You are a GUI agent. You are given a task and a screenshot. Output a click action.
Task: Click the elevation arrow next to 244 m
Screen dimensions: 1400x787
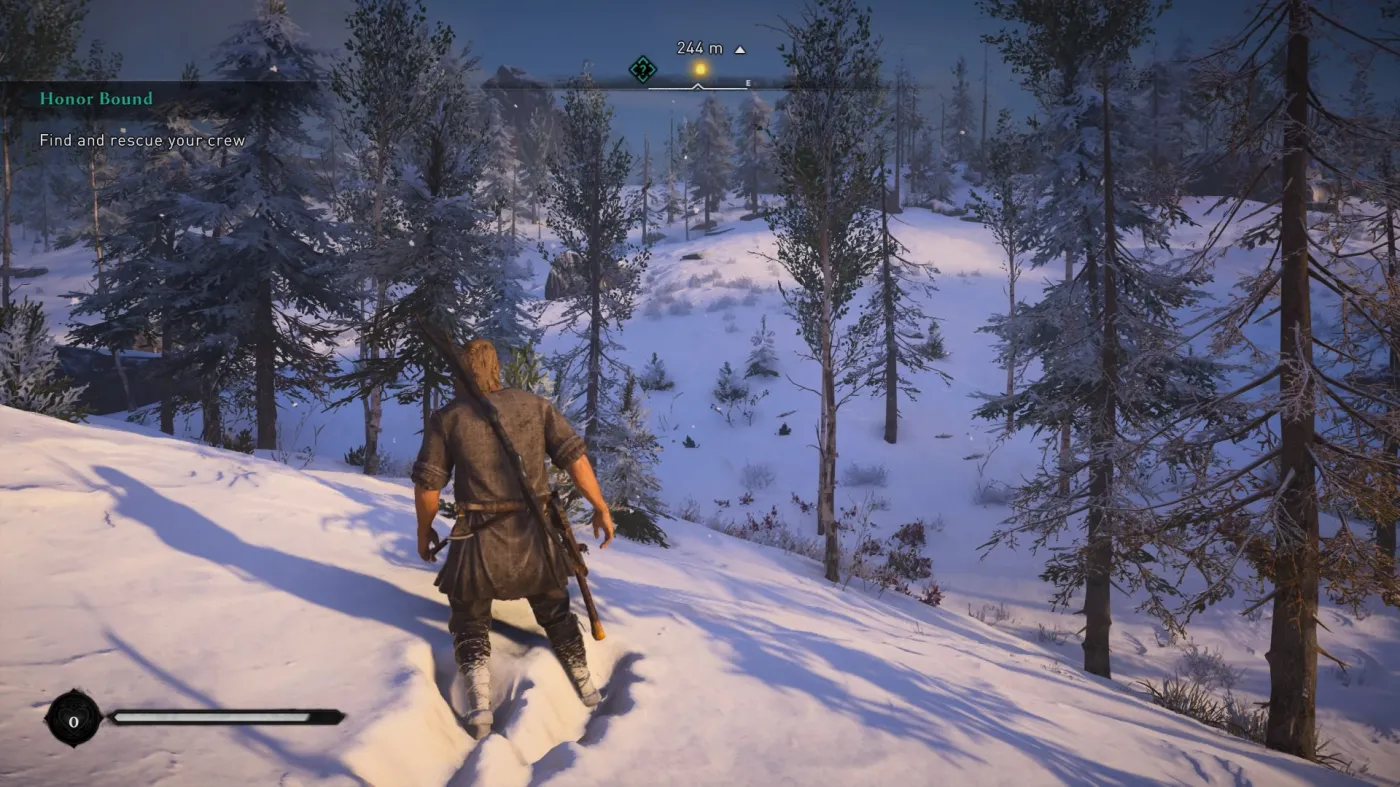click(x=739, y=47)
